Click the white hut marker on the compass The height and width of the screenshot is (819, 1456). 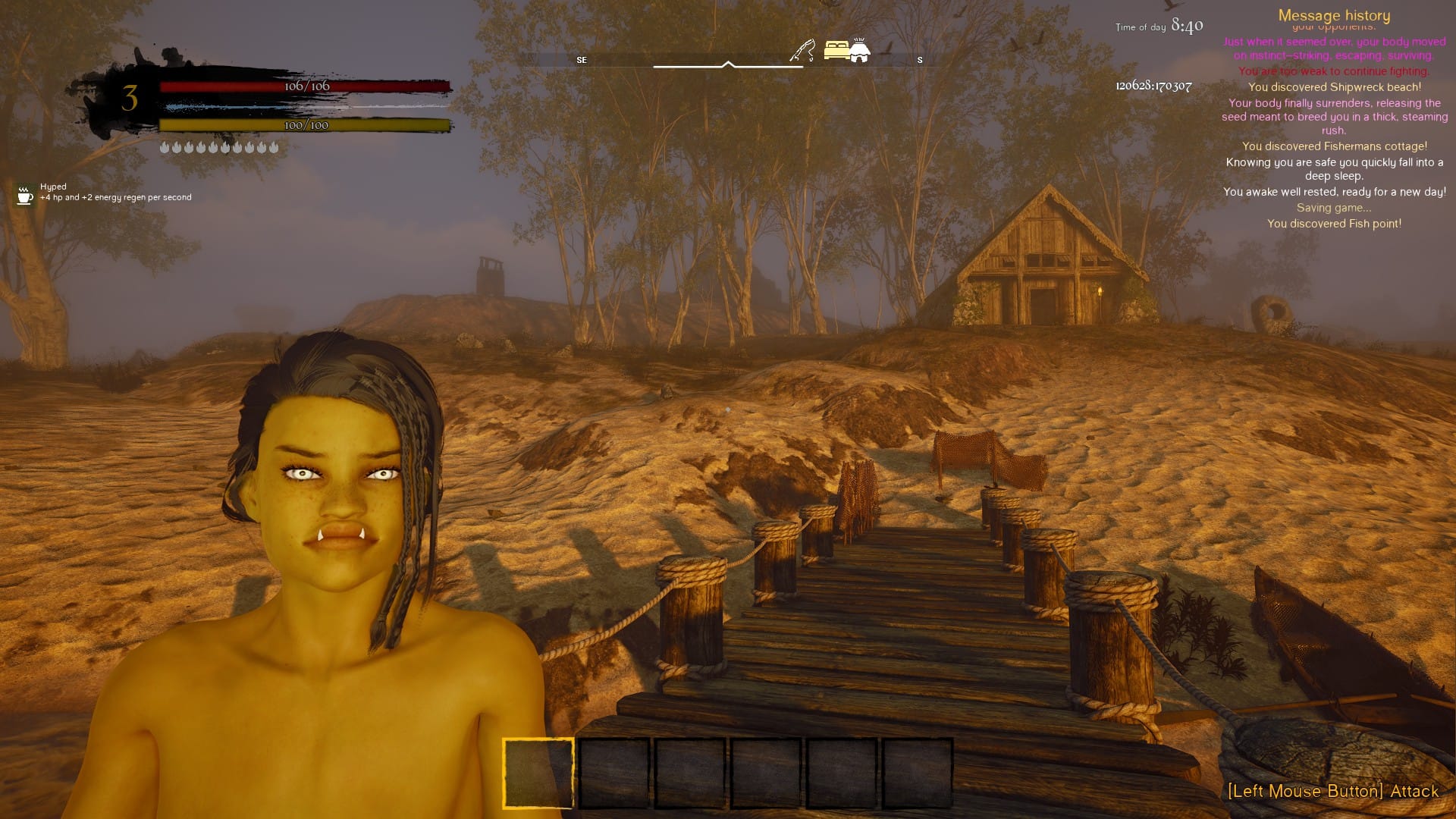point(859,50)
